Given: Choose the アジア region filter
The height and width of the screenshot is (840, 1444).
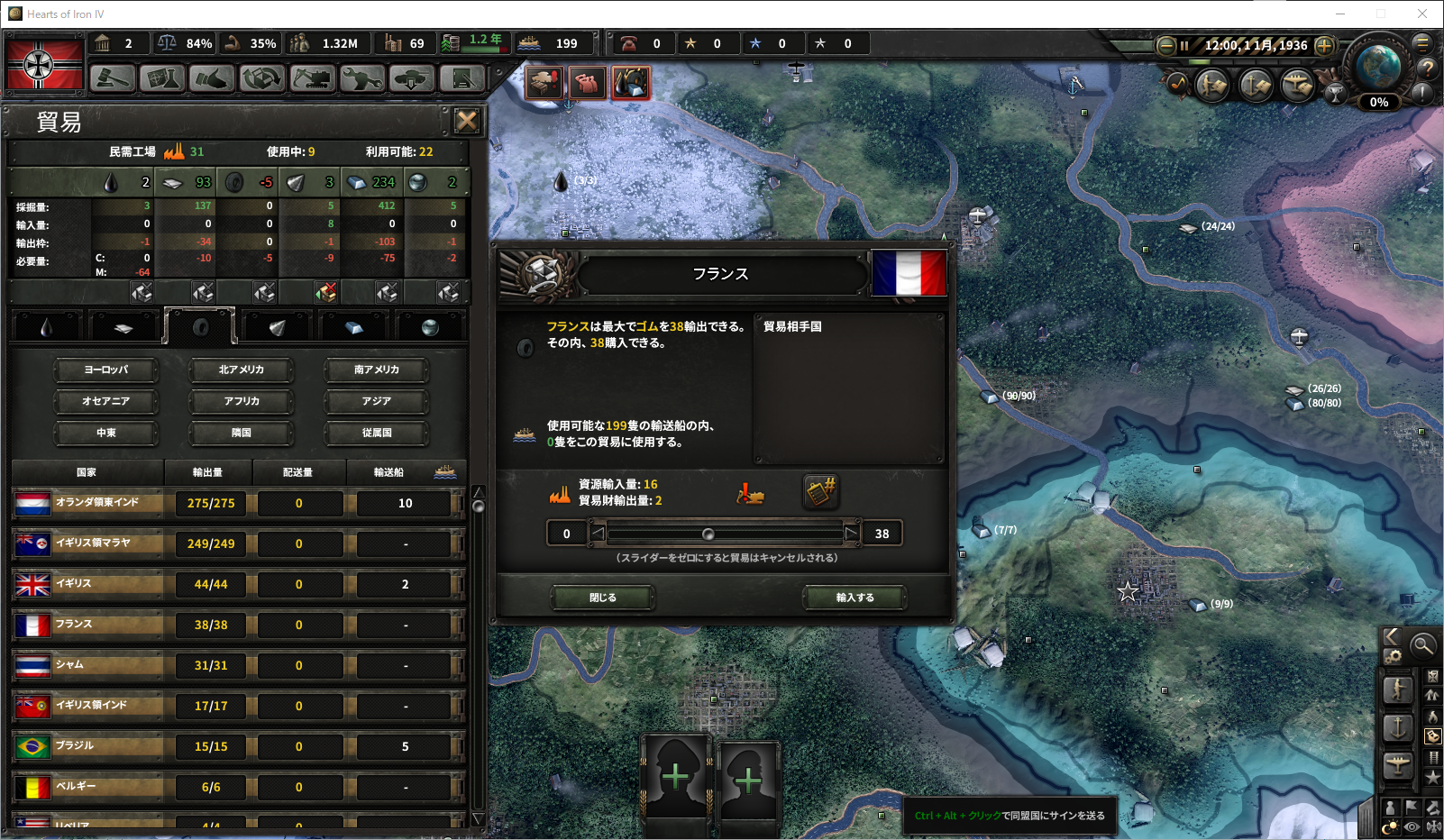Looking at the screenshot, I should pos(377,401).
